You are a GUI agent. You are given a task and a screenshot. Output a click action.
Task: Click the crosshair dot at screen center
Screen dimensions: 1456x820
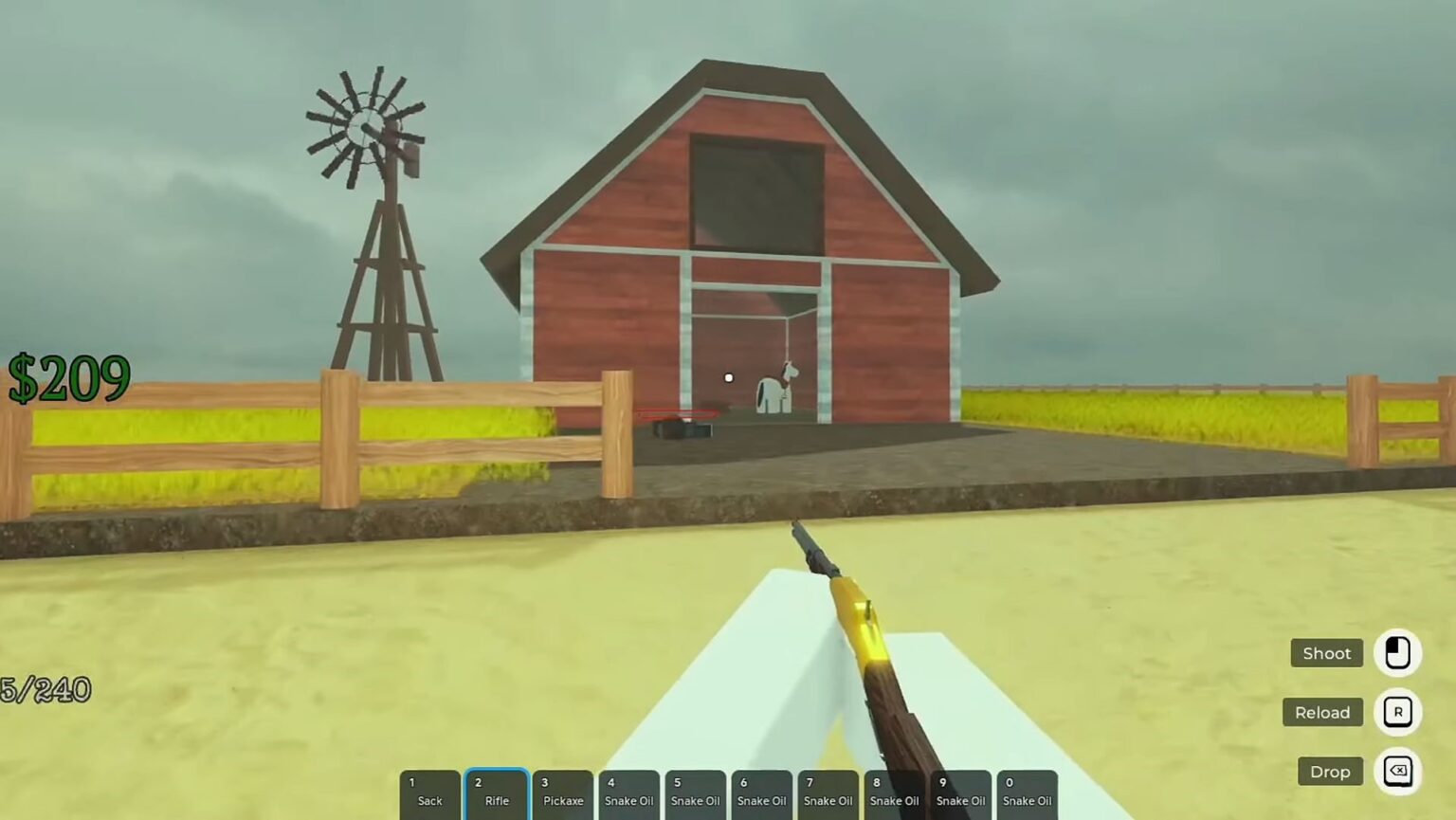pyautogui.click(x=728, y=377)
